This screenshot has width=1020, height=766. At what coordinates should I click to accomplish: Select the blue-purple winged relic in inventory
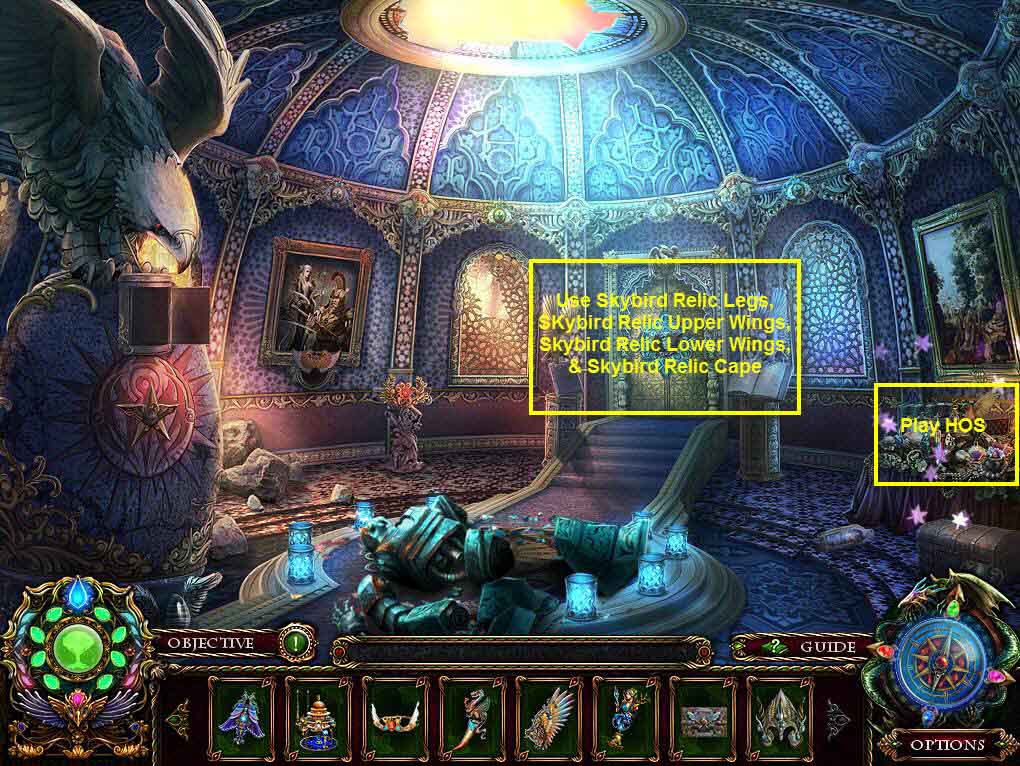[241, 715]
